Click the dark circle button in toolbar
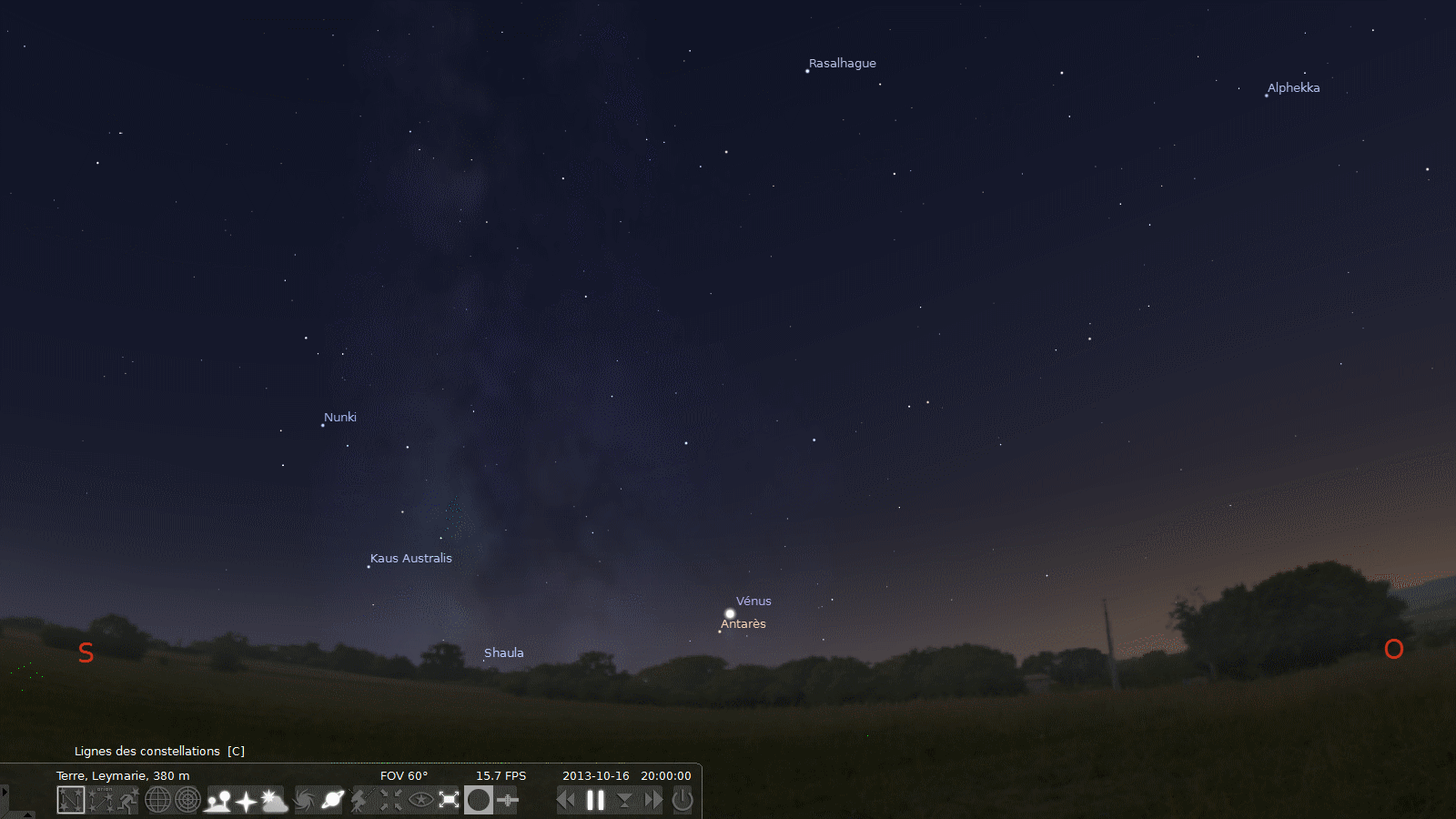This screenshot has height=819, width=1456. click(479, 800)
